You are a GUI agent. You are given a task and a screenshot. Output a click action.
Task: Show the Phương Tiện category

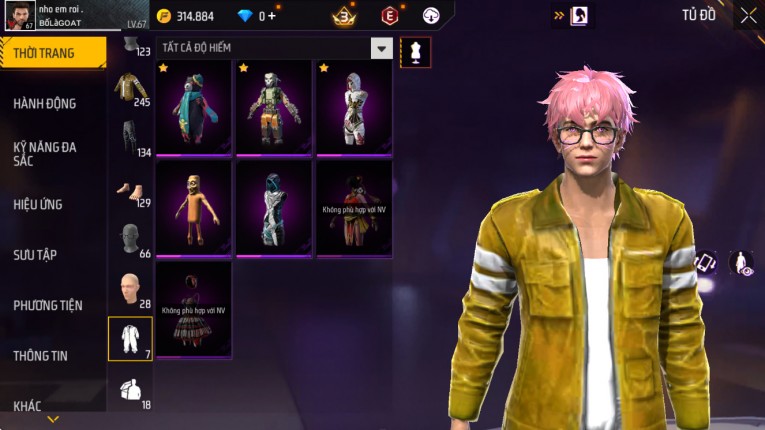tap(48, 305)
